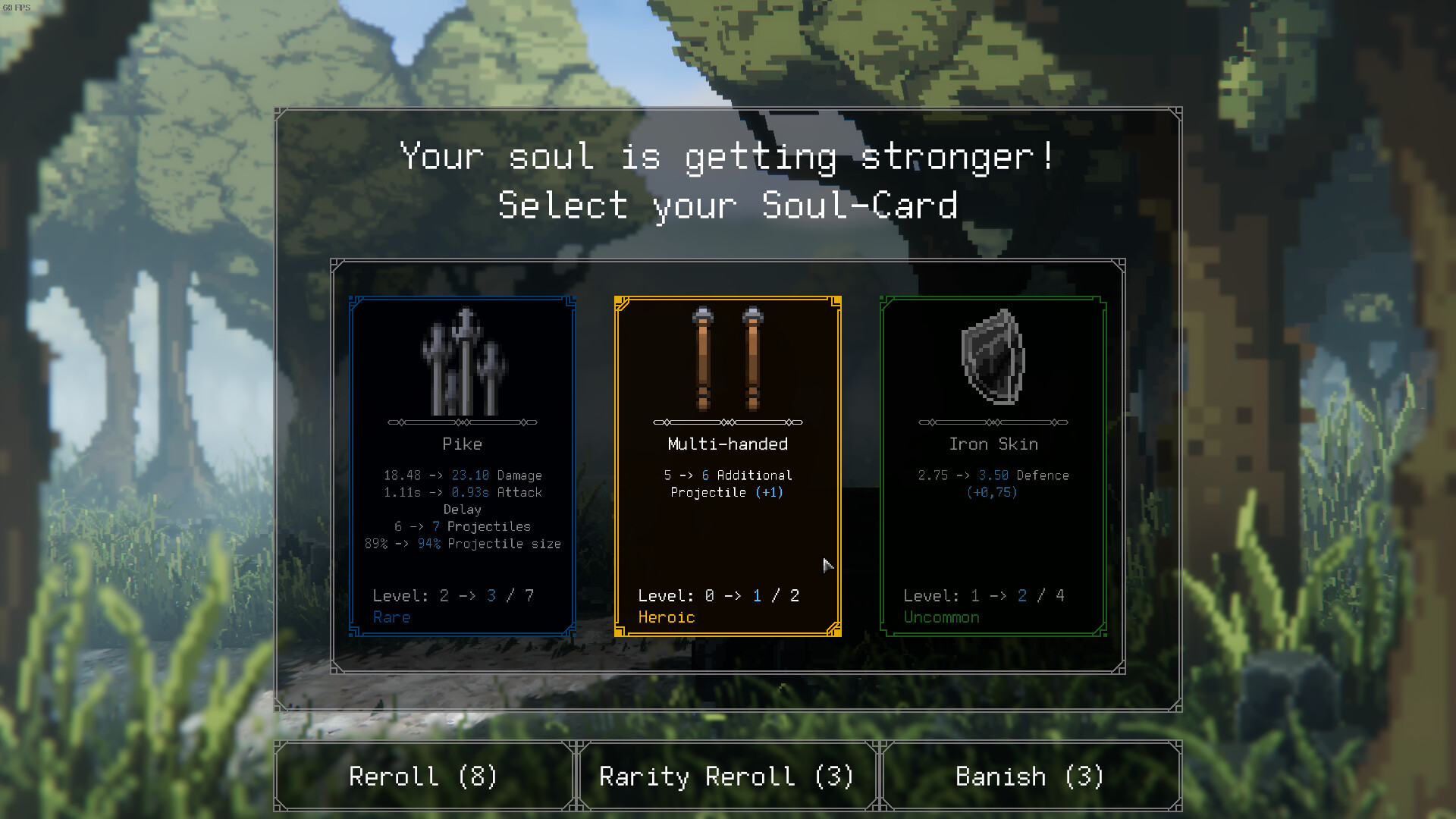The height and width of the screenshot is (819, 1456).
Task: Click the divider ornament on the Pike card
Action: (x=462, y=422)
